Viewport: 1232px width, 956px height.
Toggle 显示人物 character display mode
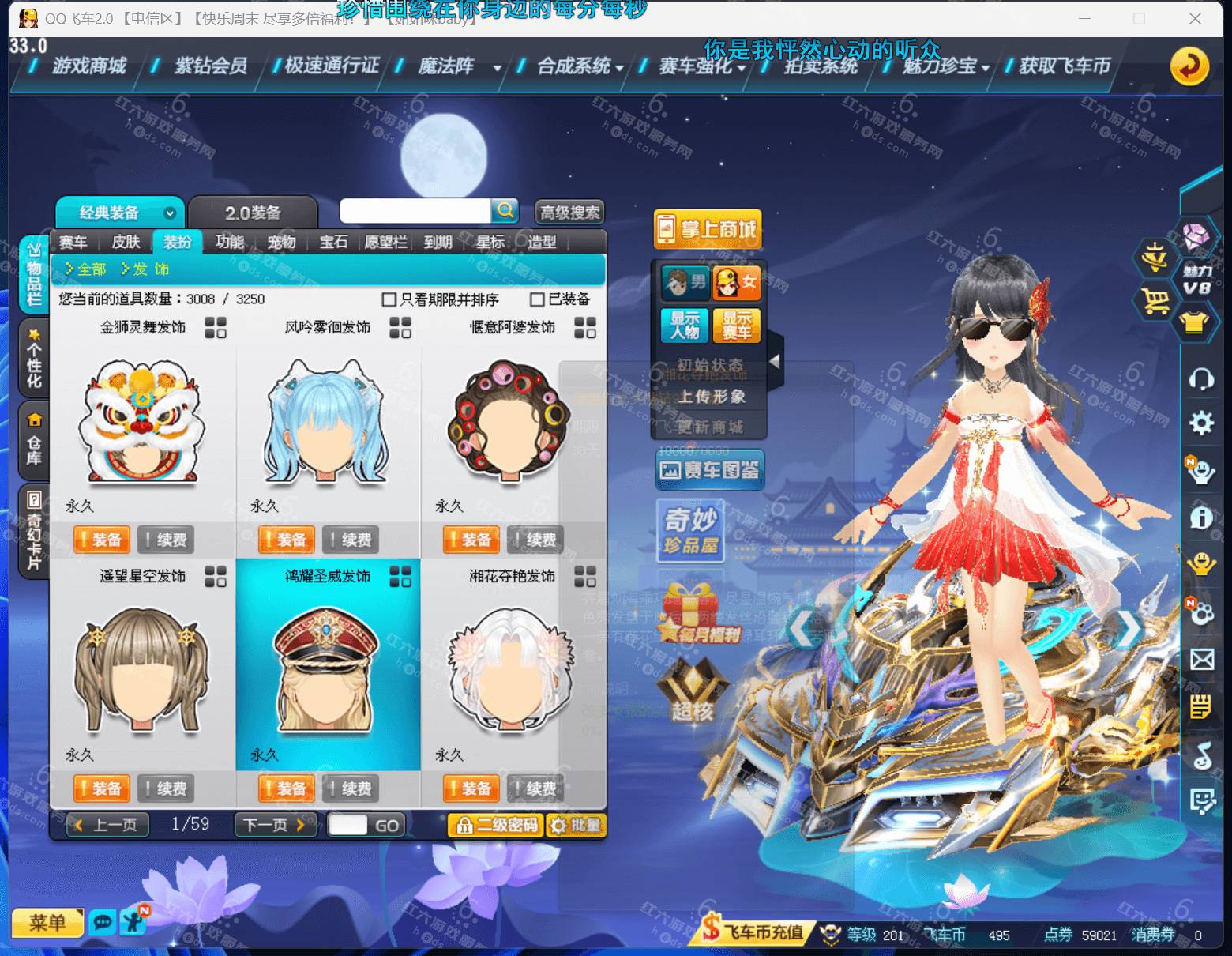[x=684, y=326]
